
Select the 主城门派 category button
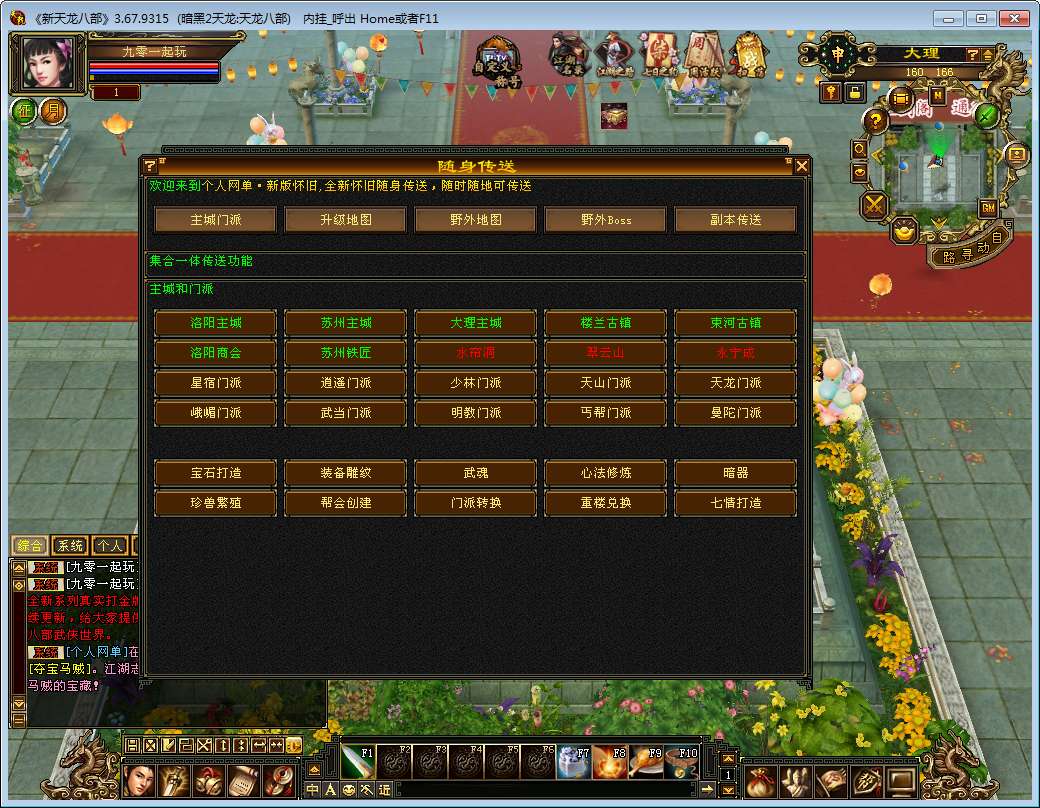tap(216, 220)
